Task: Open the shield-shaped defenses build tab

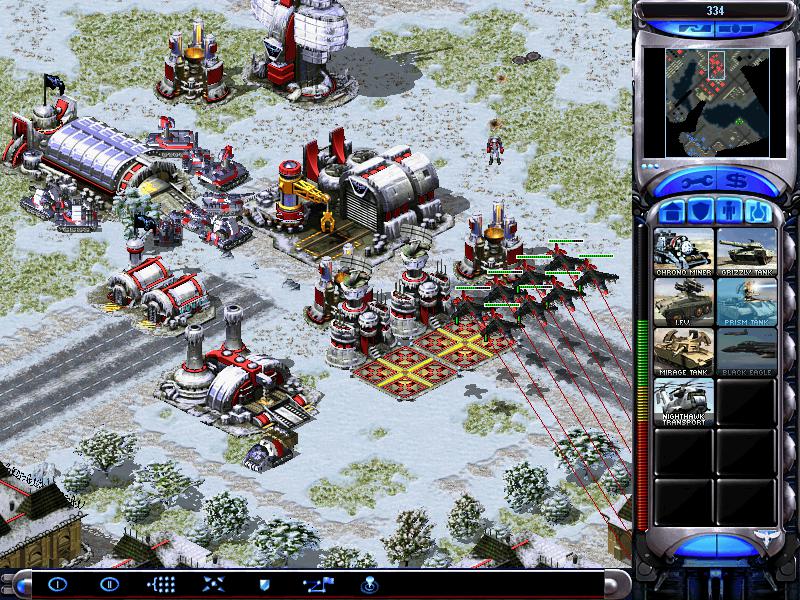Action: (x=702, y=213)
